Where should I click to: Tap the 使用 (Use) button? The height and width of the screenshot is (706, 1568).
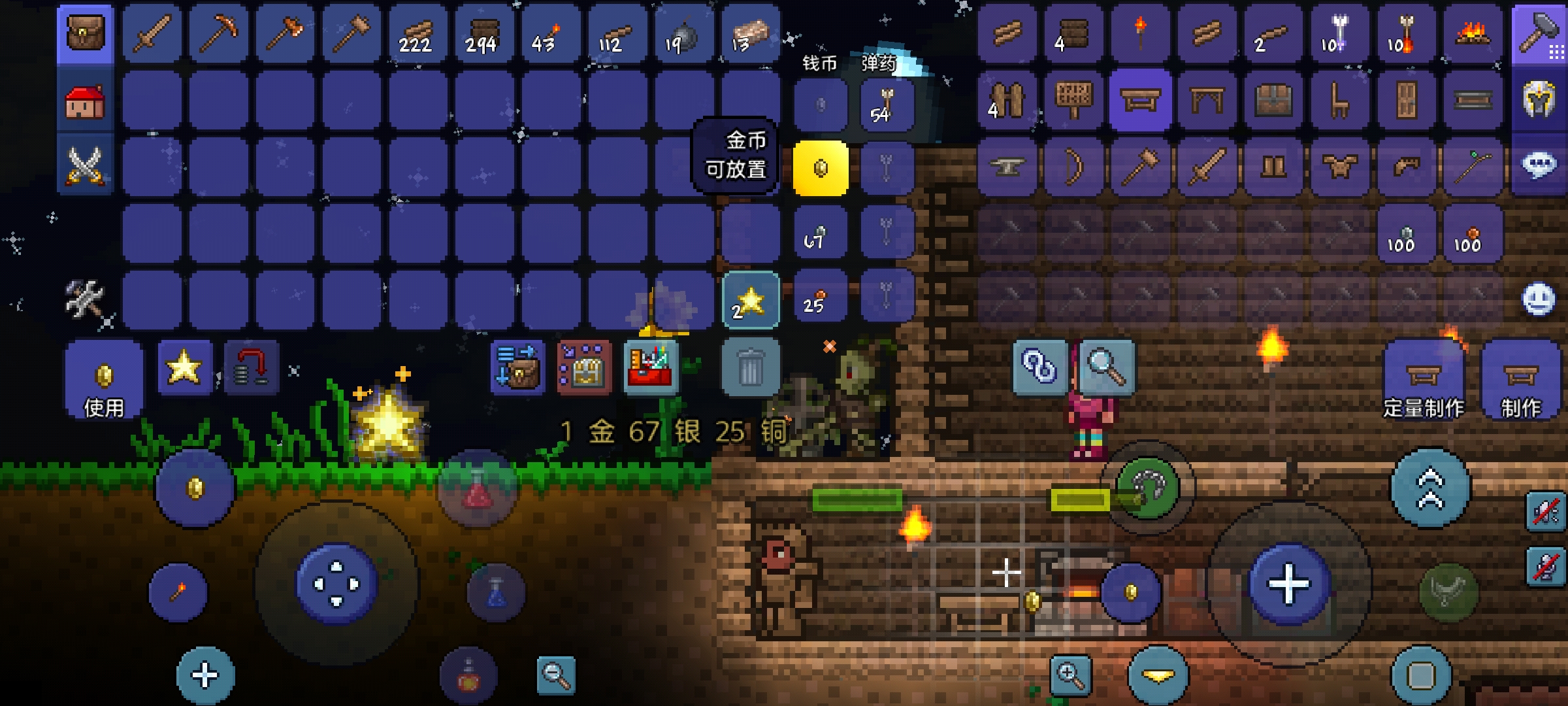click(x=104, y=380)
